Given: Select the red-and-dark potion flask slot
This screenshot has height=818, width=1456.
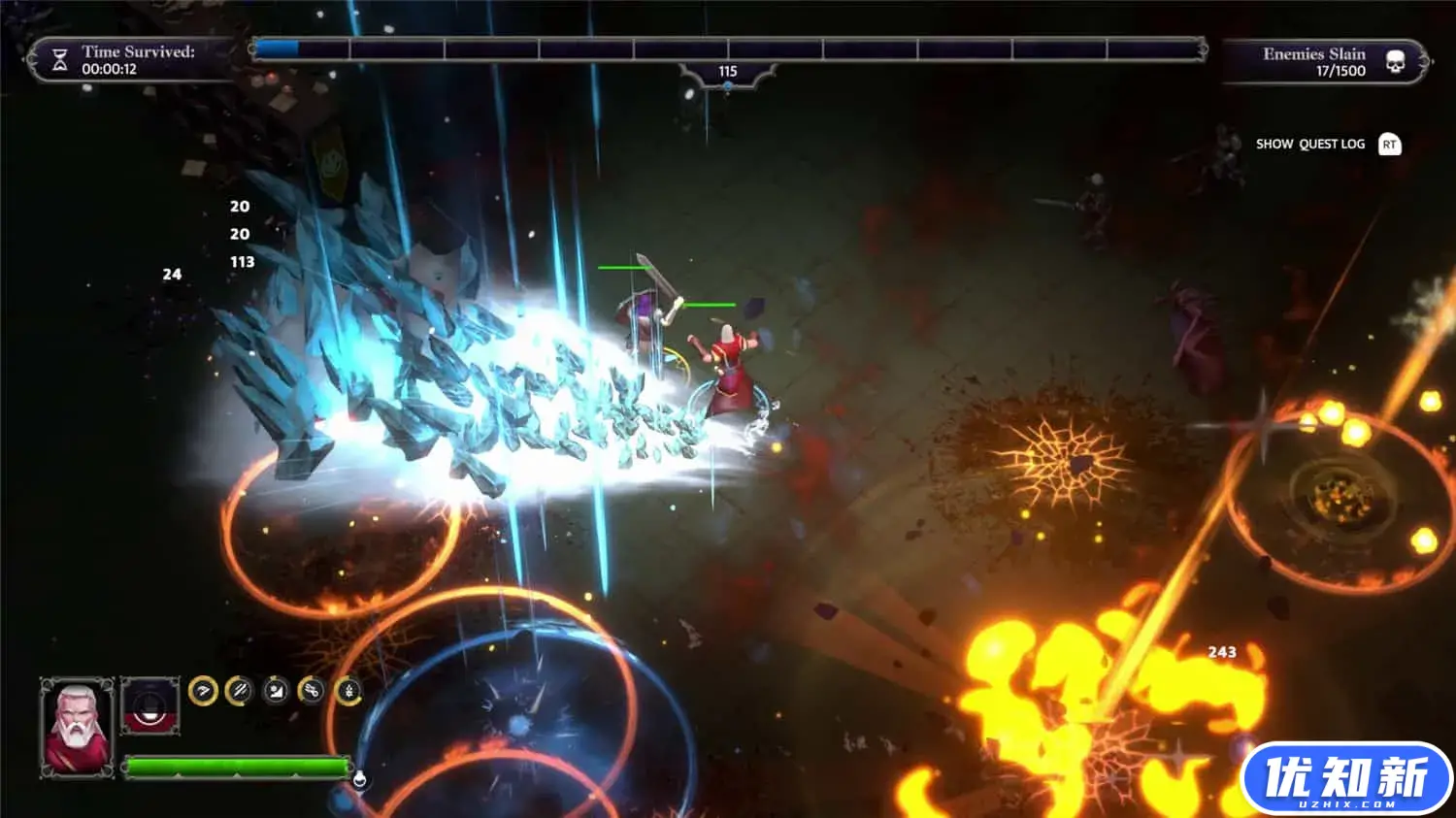Looking at the screenshot, I should click(150, 706).
